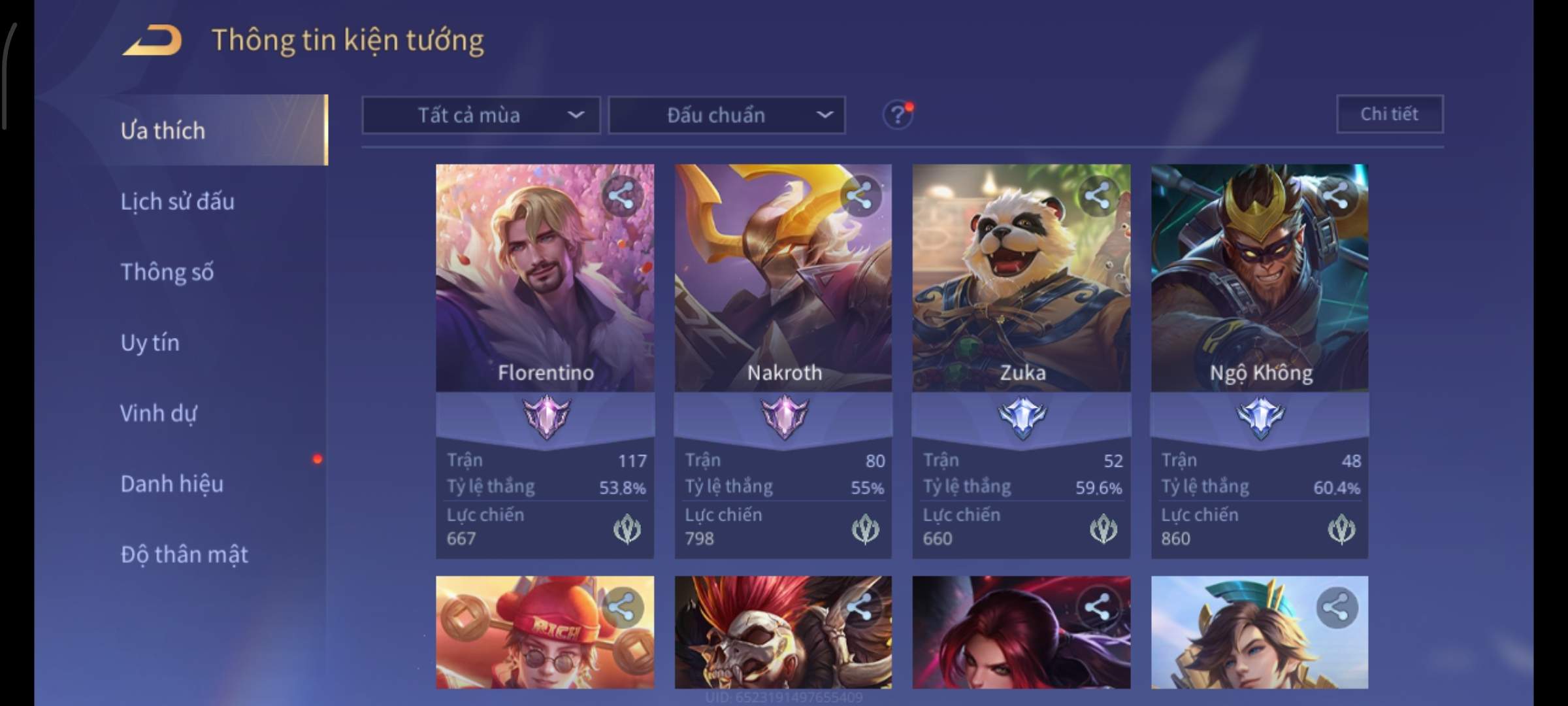Go back using the golden arrow button
Screen dimensions: 1568x706
click(x=152, y=41)
